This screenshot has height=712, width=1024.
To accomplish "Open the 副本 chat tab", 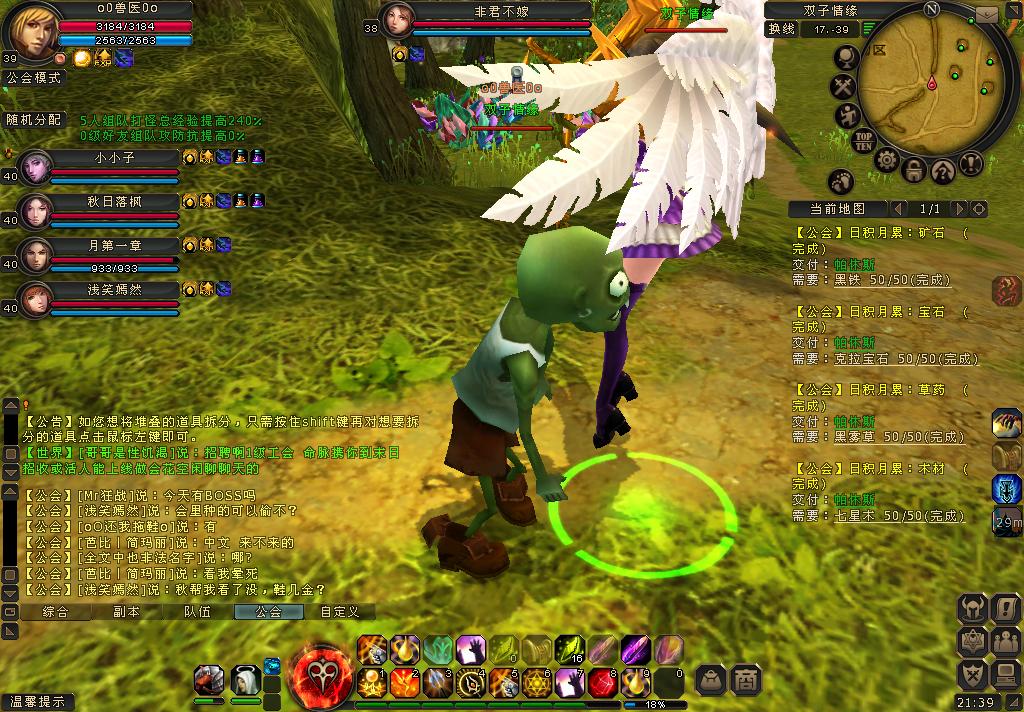I will [127, 612].
